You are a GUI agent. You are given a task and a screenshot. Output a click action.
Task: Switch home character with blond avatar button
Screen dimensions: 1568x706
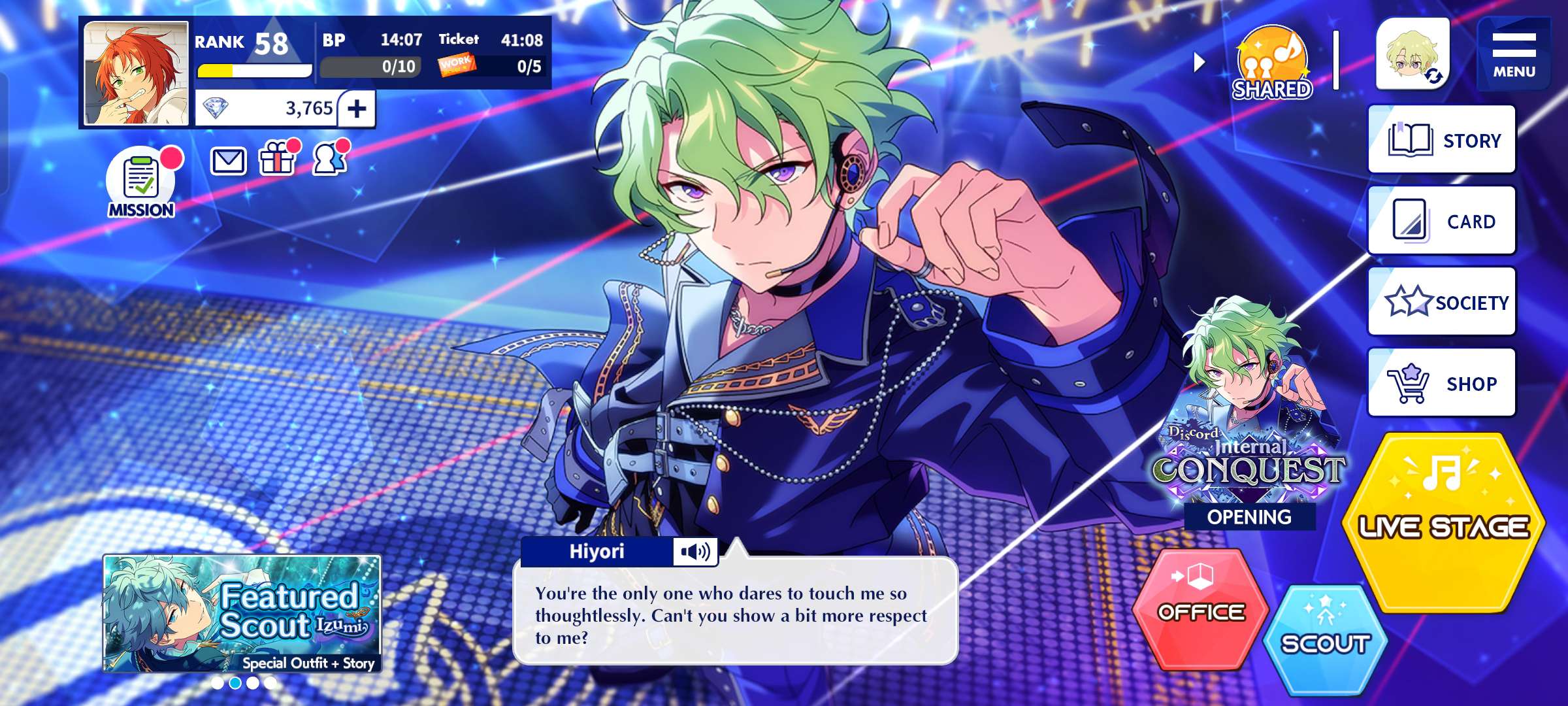(x=1413, y=55)
